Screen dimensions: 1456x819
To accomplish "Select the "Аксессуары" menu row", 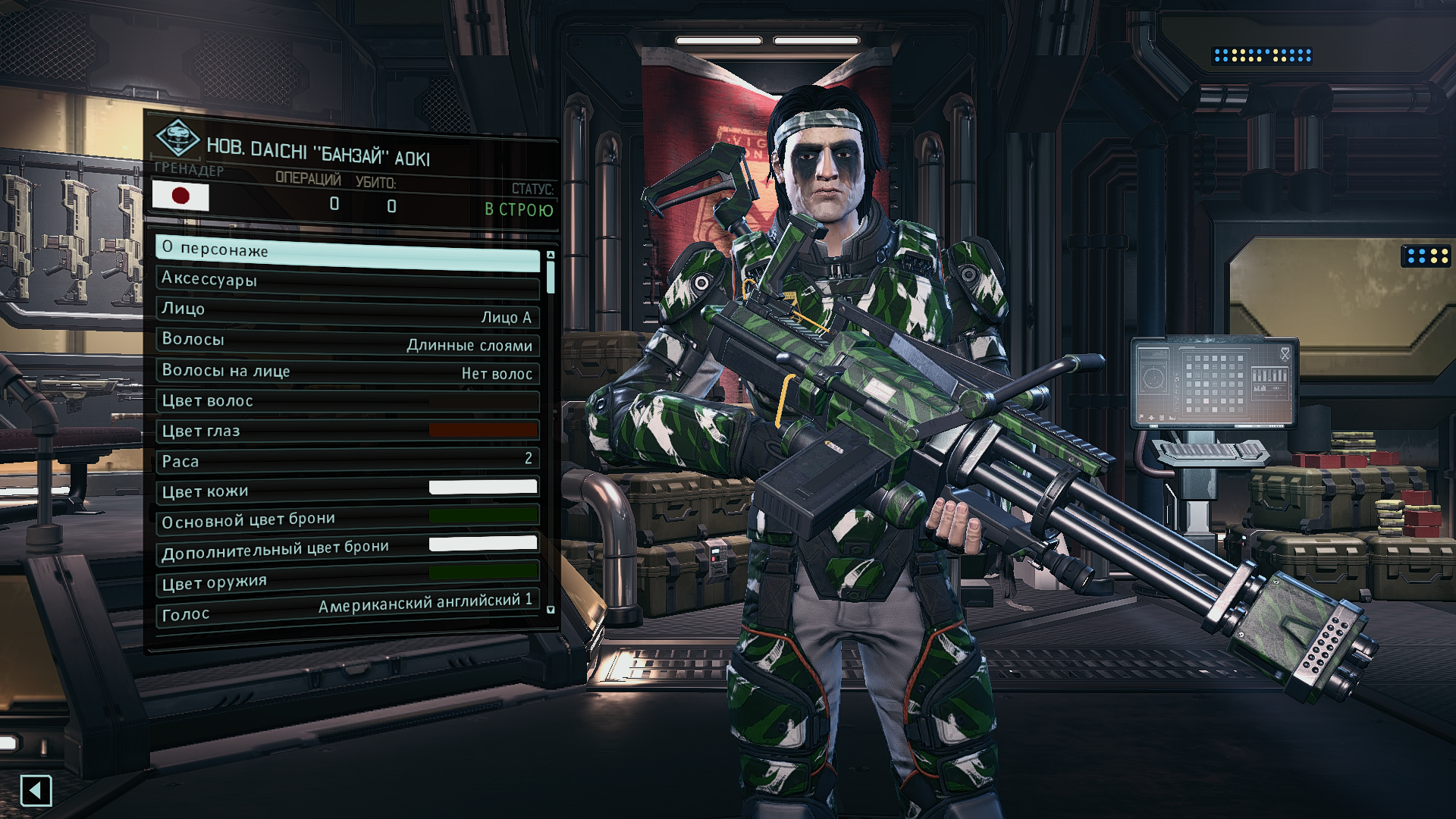I will click(347, 281).
